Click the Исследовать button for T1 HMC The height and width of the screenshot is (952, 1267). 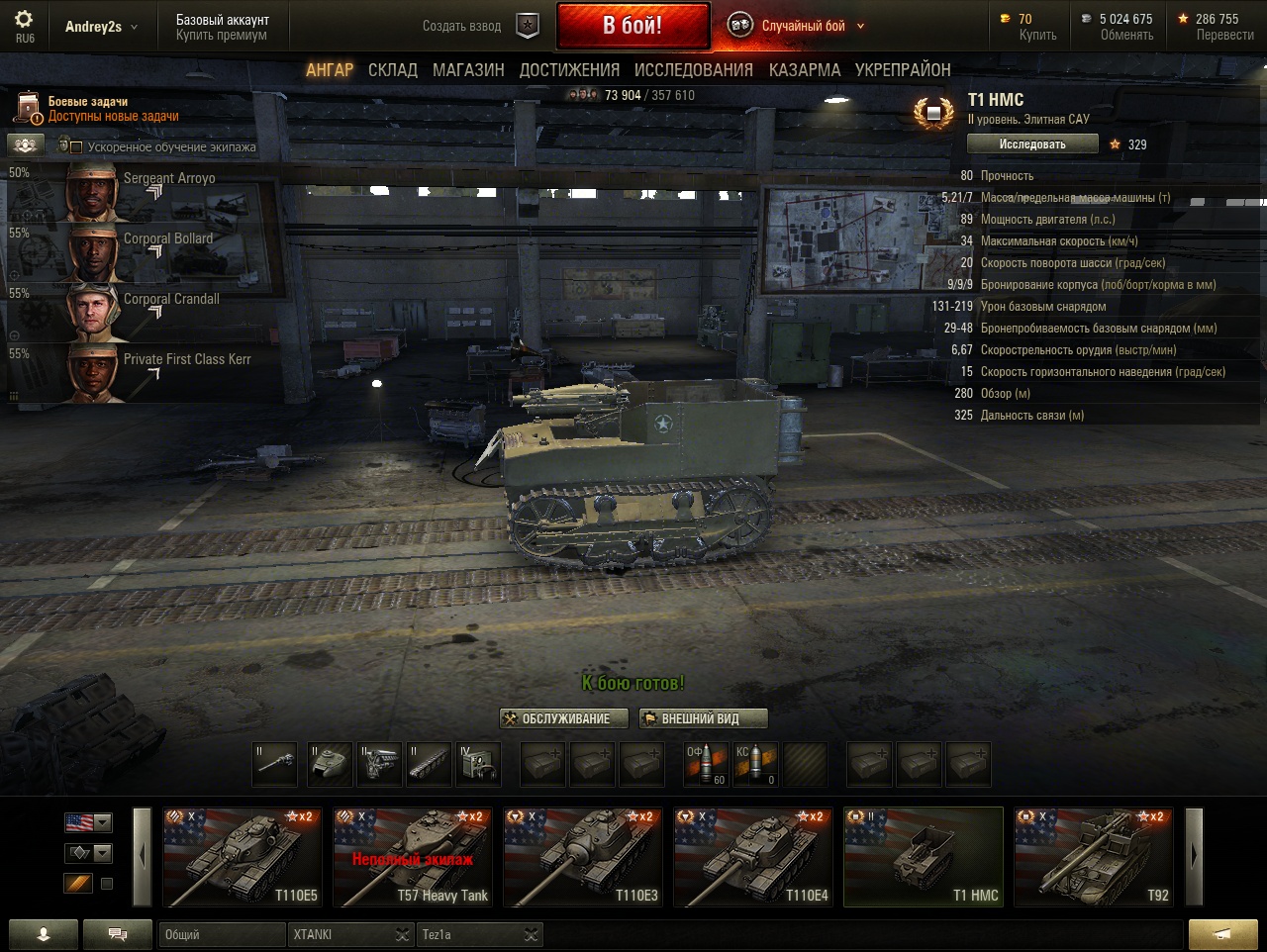(x=1032, y=144)
